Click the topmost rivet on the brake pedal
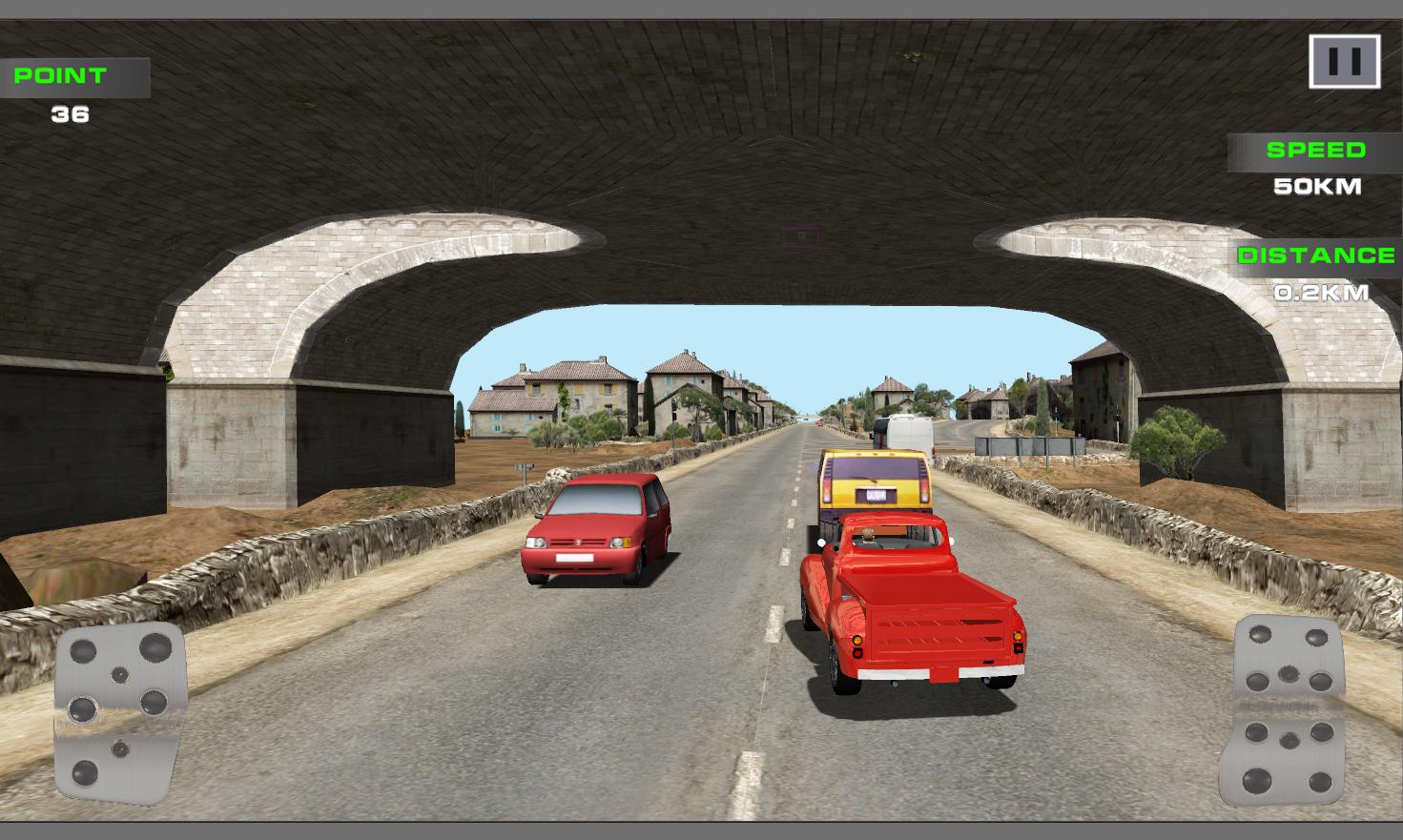Viewport: 1403px width, 840px height. [x=155, y=646]
